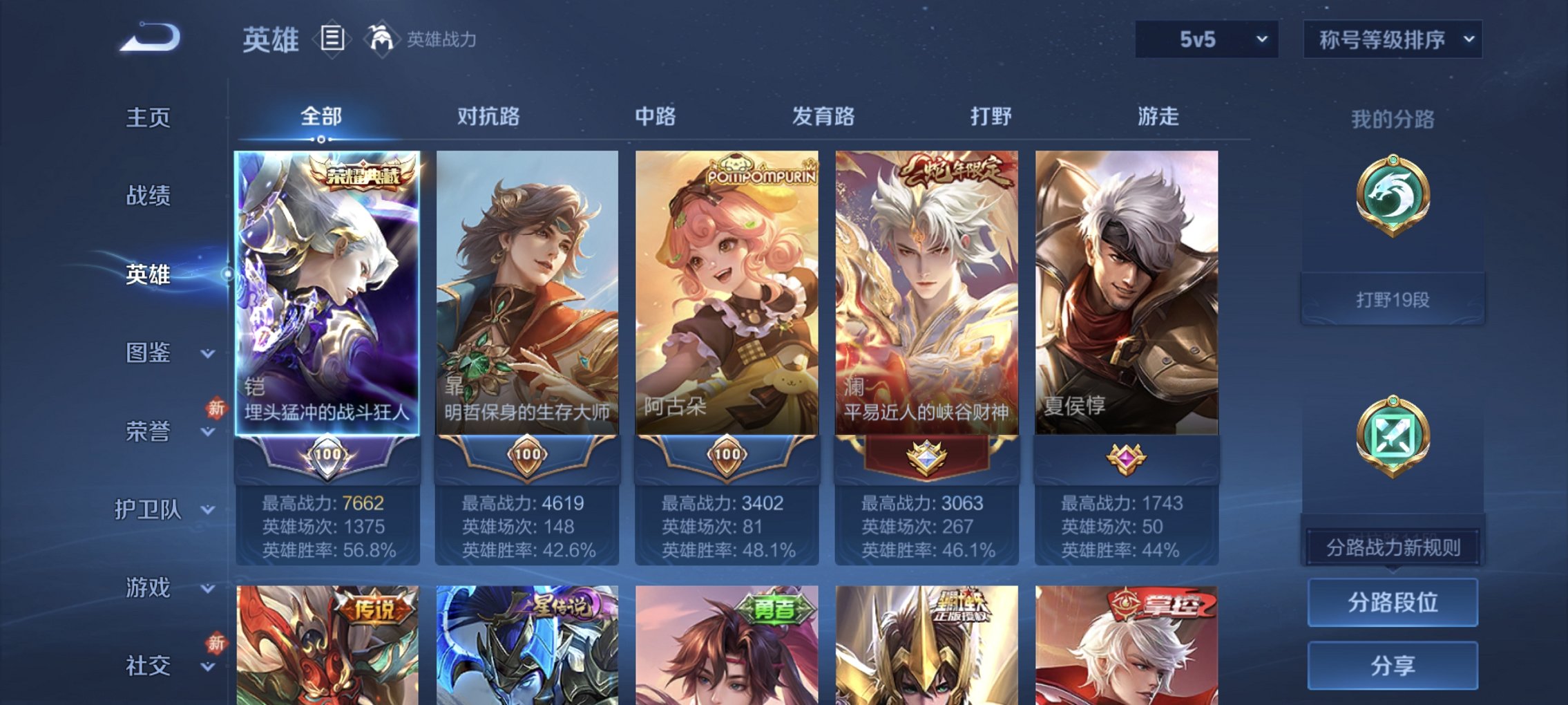Open the 5v5 mode dropdown

point(1207,39)
